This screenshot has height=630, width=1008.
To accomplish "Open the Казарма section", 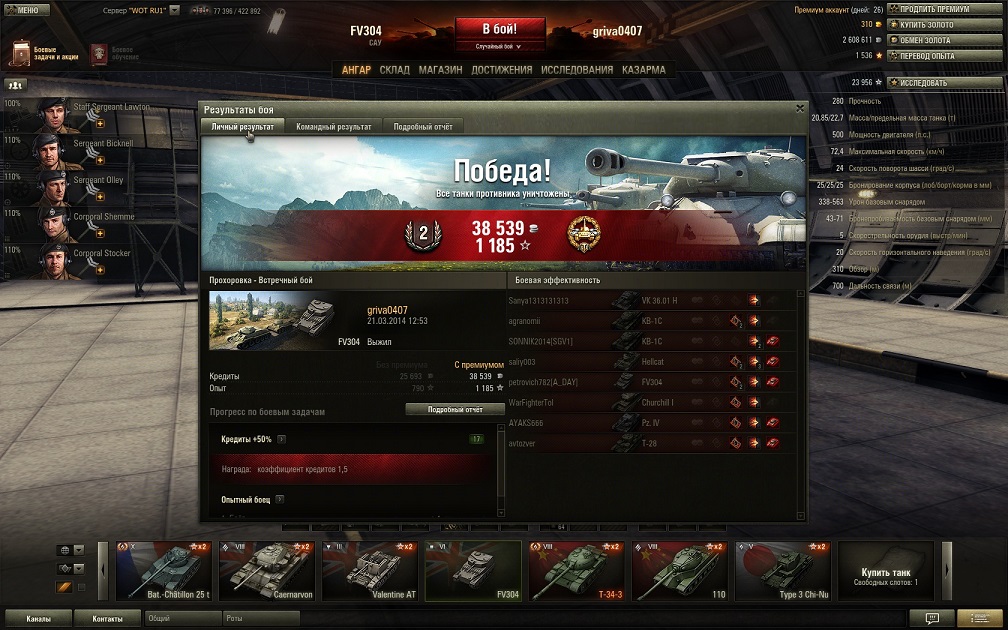I will coord(643,70).
